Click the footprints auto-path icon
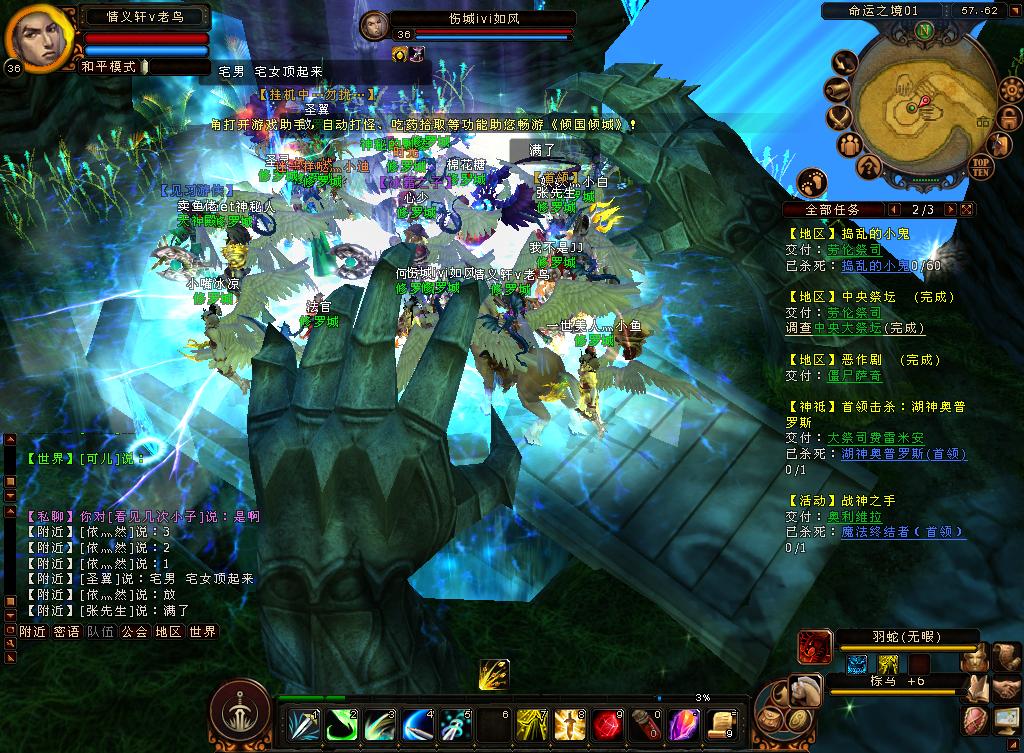 812,183
